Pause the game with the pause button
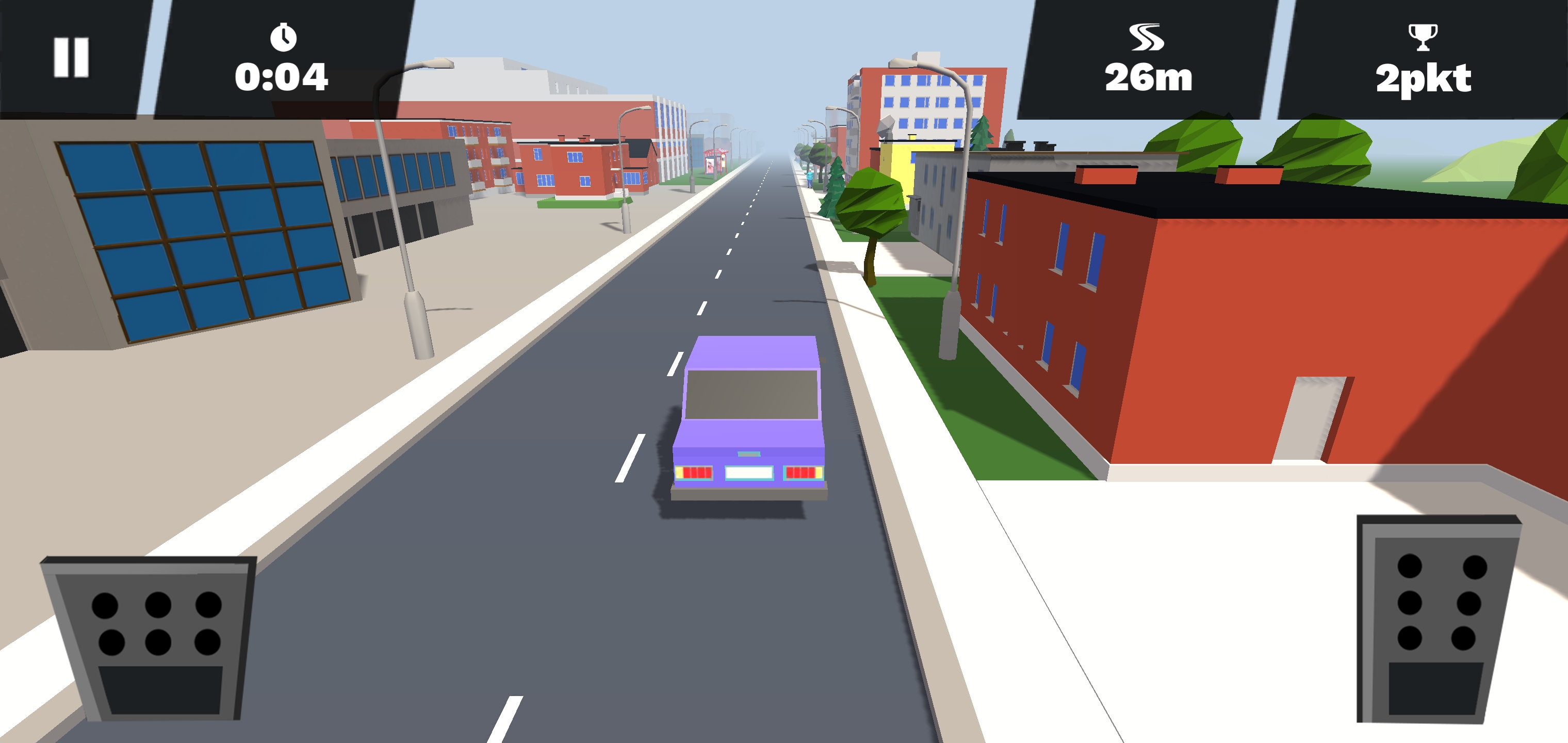Viewport: 1568px width, 743px height. click(x=71, y=58)
